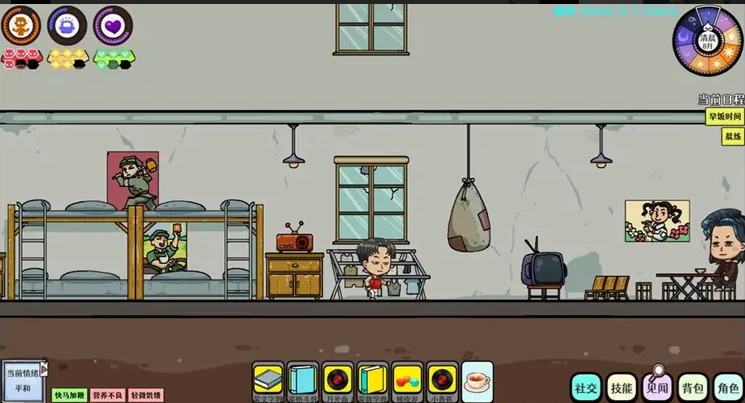The image size is (745, 403).
Task: Click the purple heart stat icon
Action: pyautogui.click(x=112, y=26)
